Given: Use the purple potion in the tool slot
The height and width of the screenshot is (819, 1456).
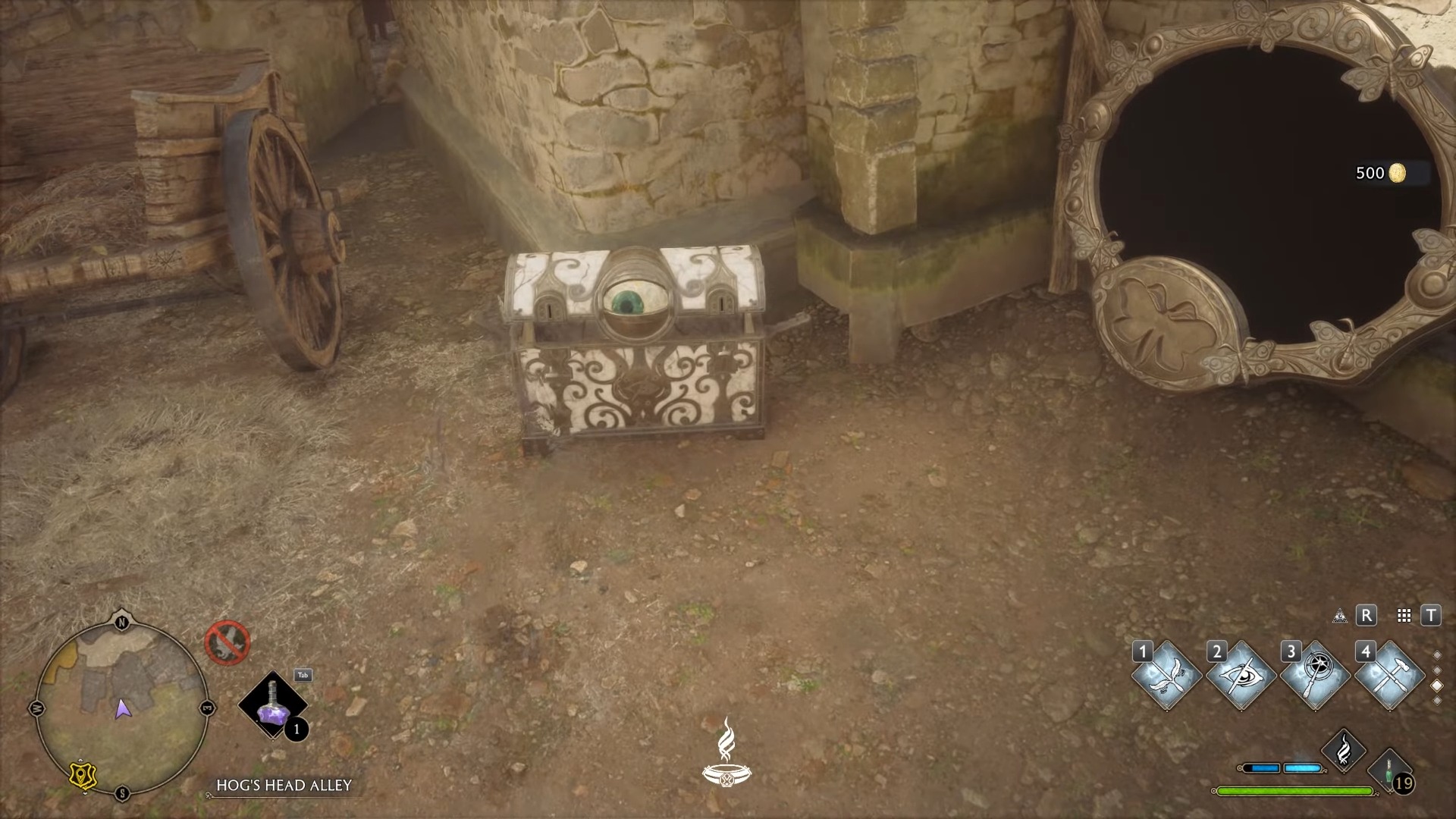Looking at the screenshot, I should (272, 705).
